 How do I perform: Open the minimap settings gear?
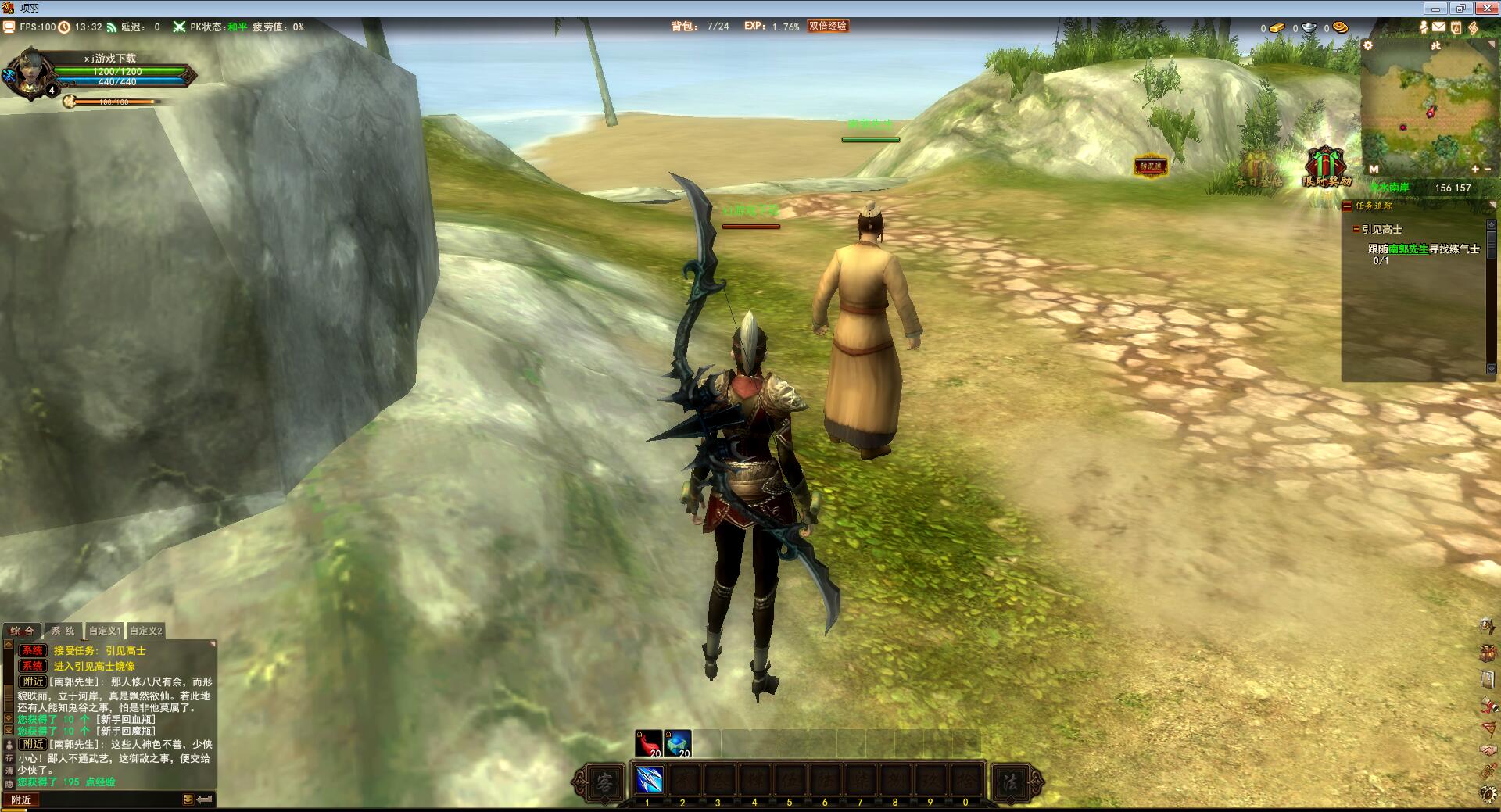tap(1368, 45)
